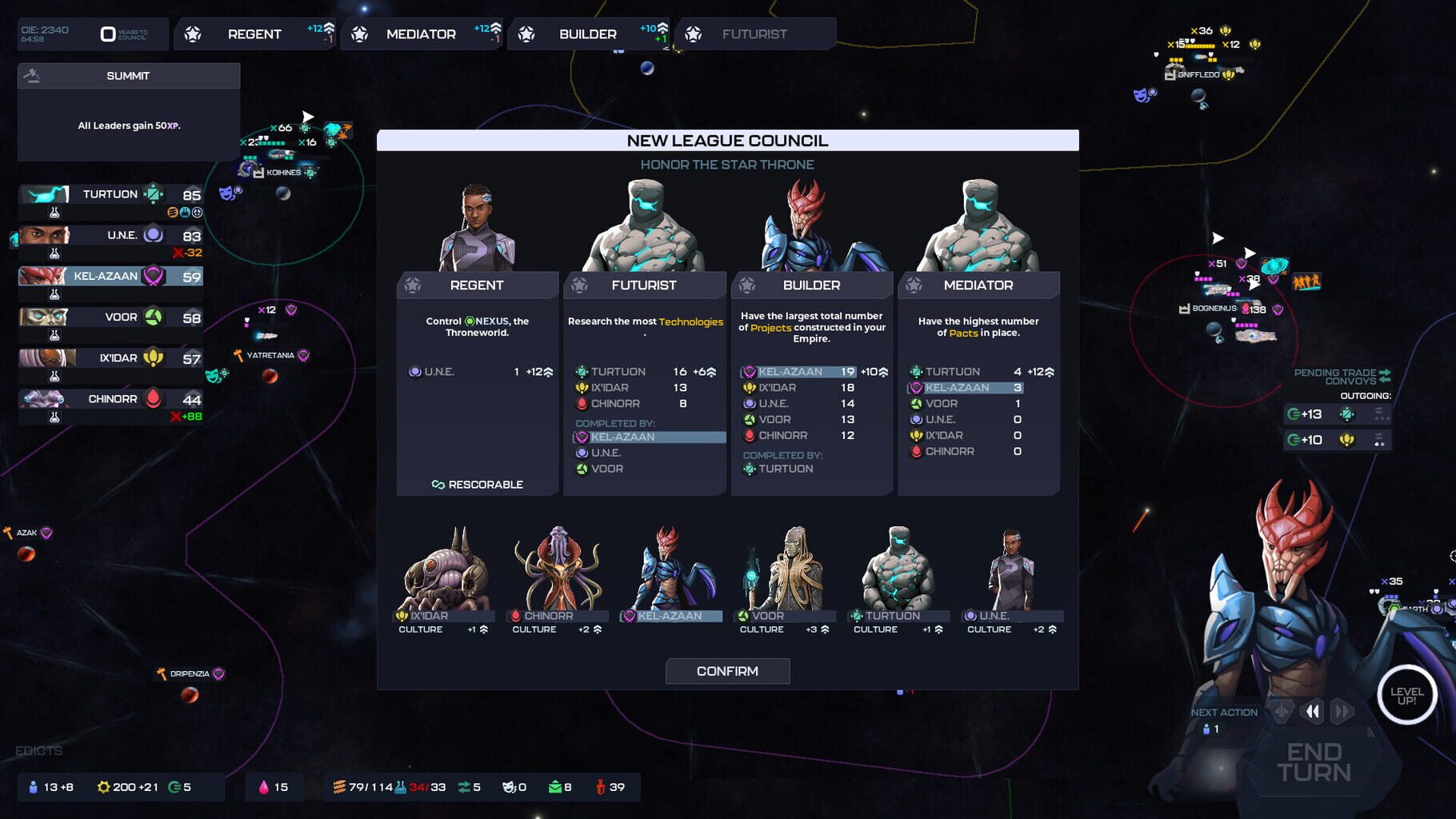Toggle RESCORABLE on the Regent seat
The width and height of the screenshot is (1456, 819).
(x=478, y=485)
